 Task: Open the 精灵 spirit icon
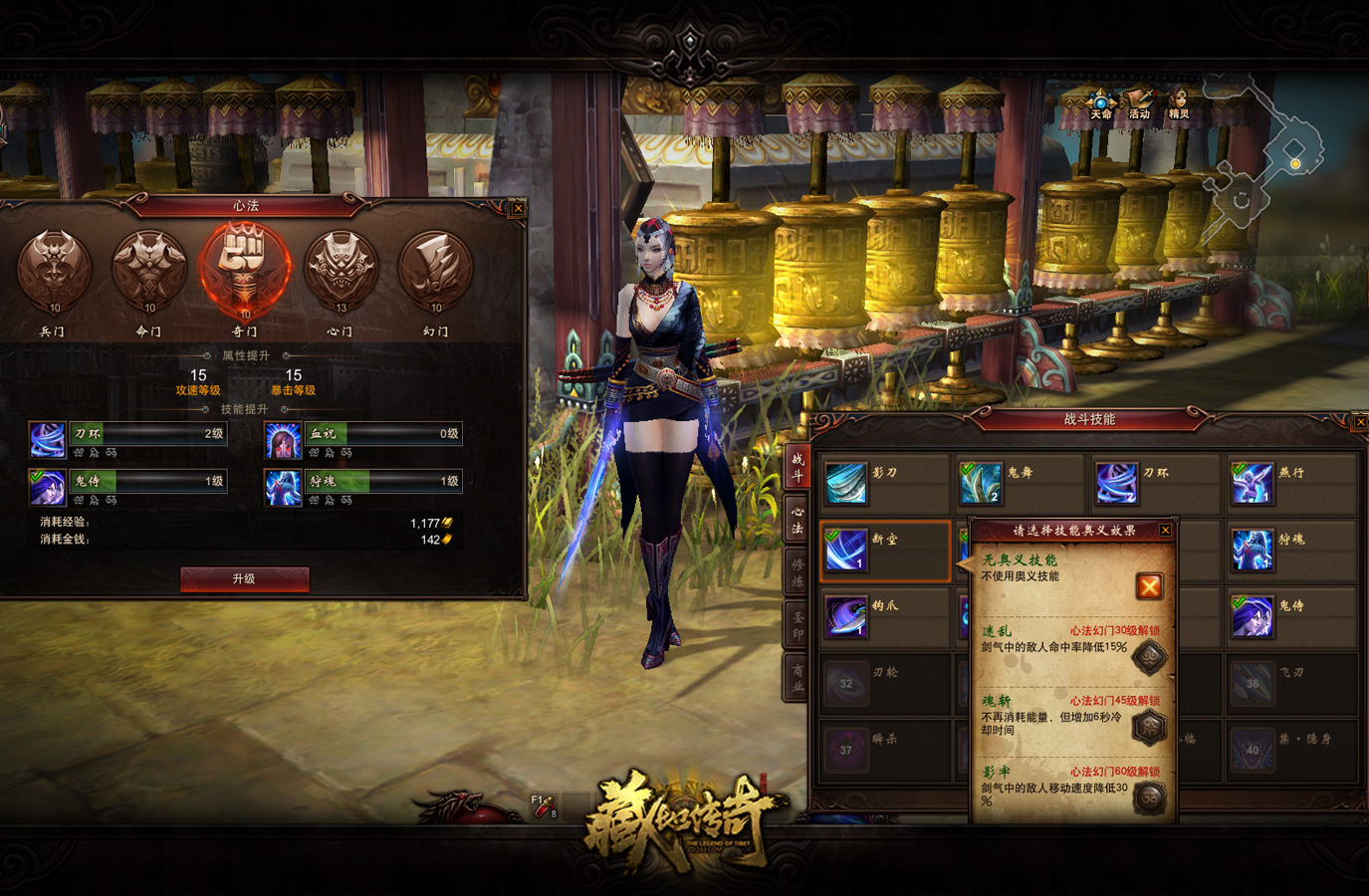[1179, 104]
